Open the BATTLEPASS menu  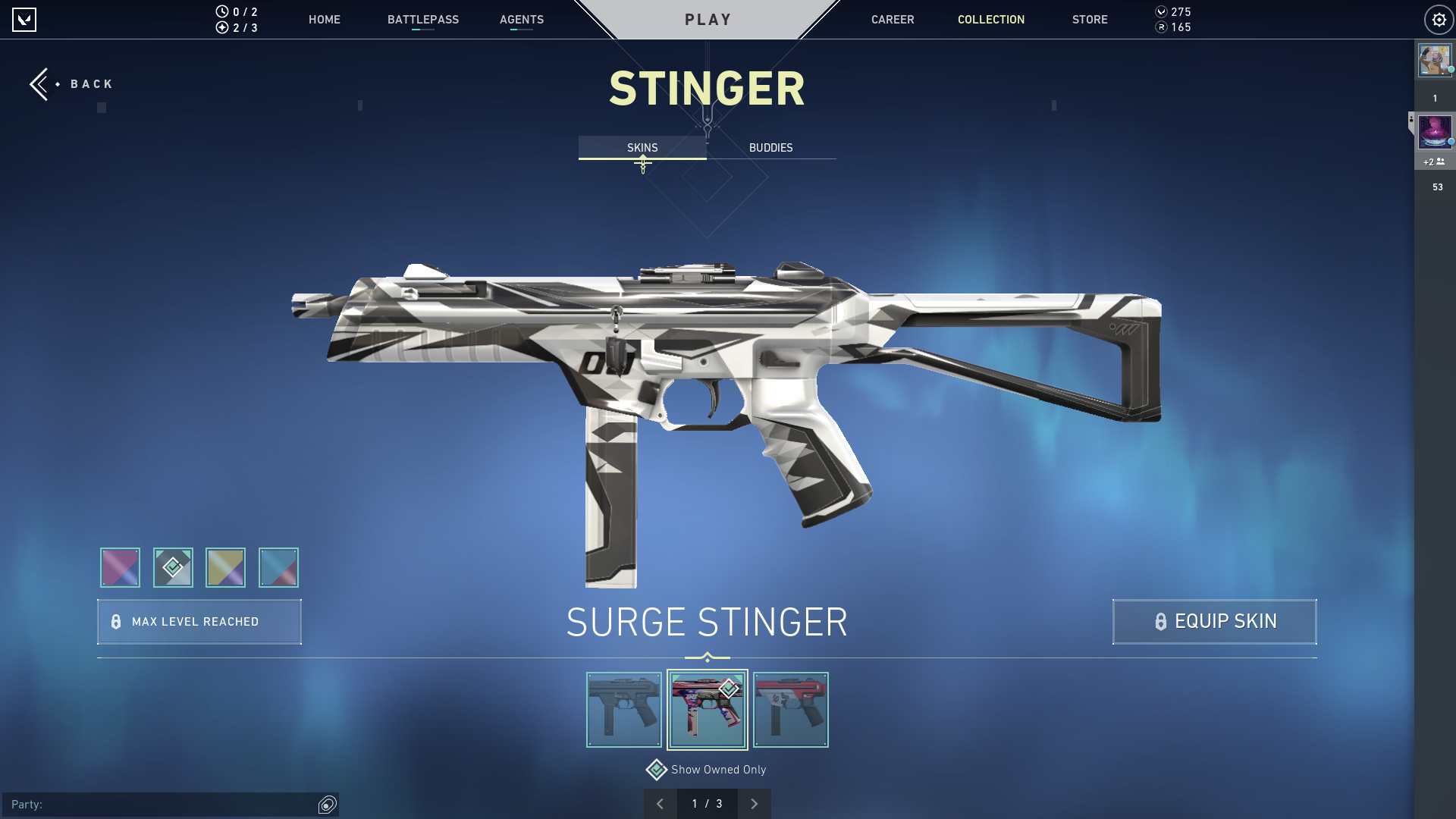coord(423,20)
